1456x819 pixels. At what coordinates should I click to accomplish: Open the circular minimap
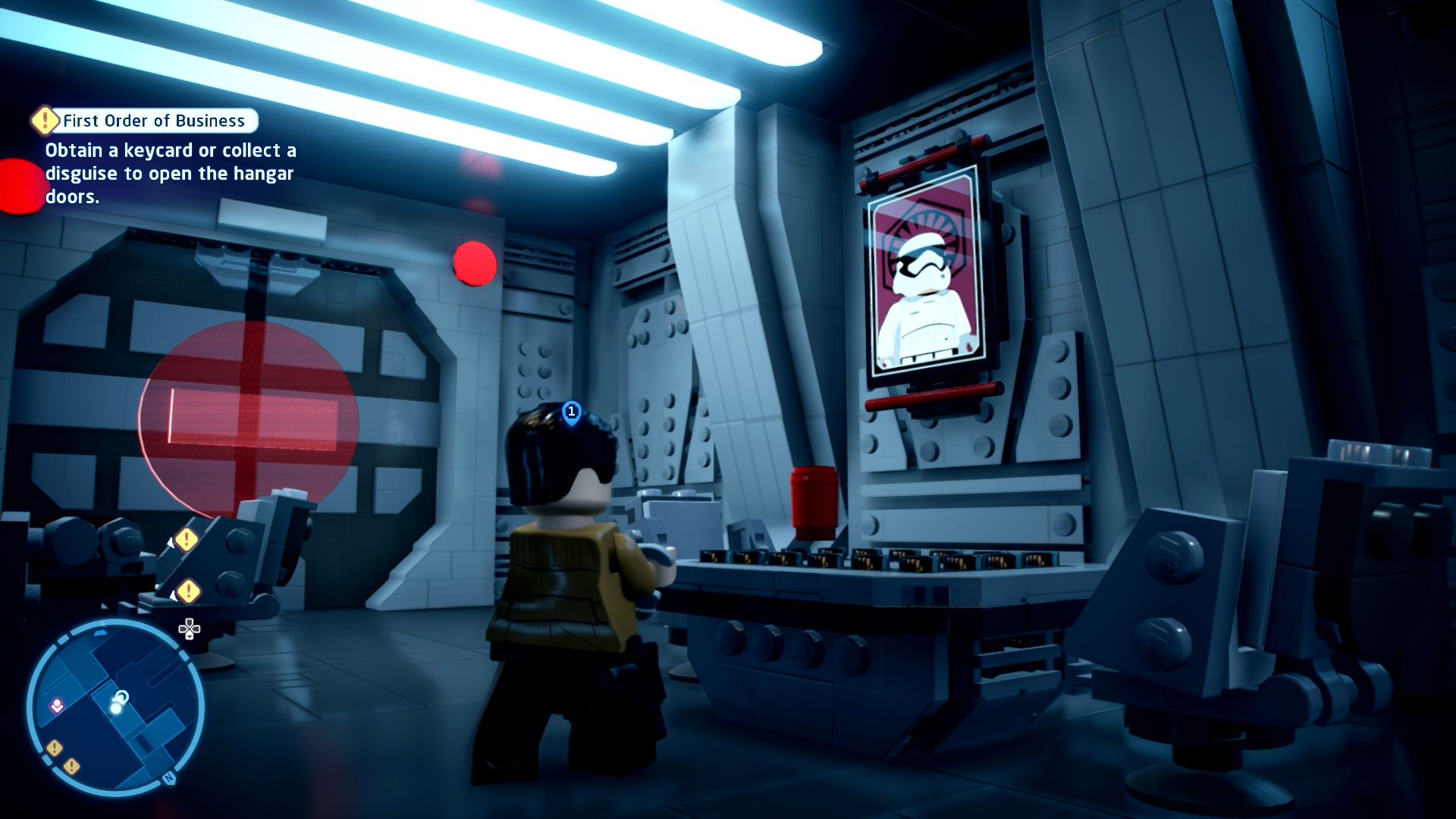[115, 708]
